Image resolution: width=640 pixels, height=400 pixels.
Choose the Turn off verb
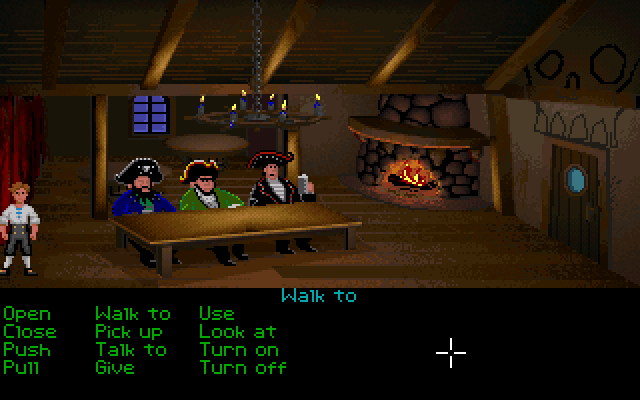[x=243, y=368]
